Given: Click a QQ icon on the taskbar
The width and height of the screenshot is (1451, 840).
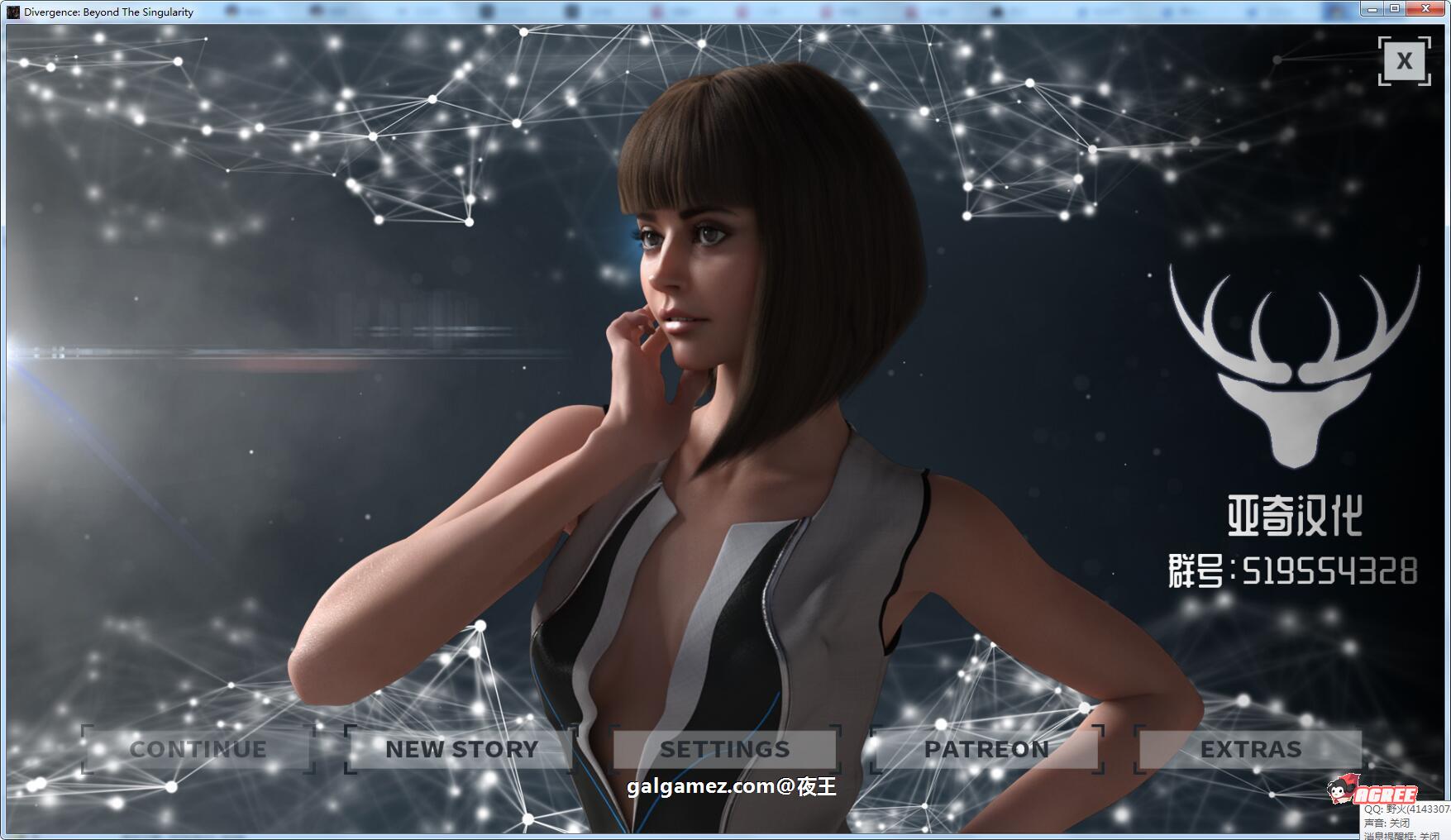Looking at the screenshot, I should pyautogui.click(x=742, y=10).
